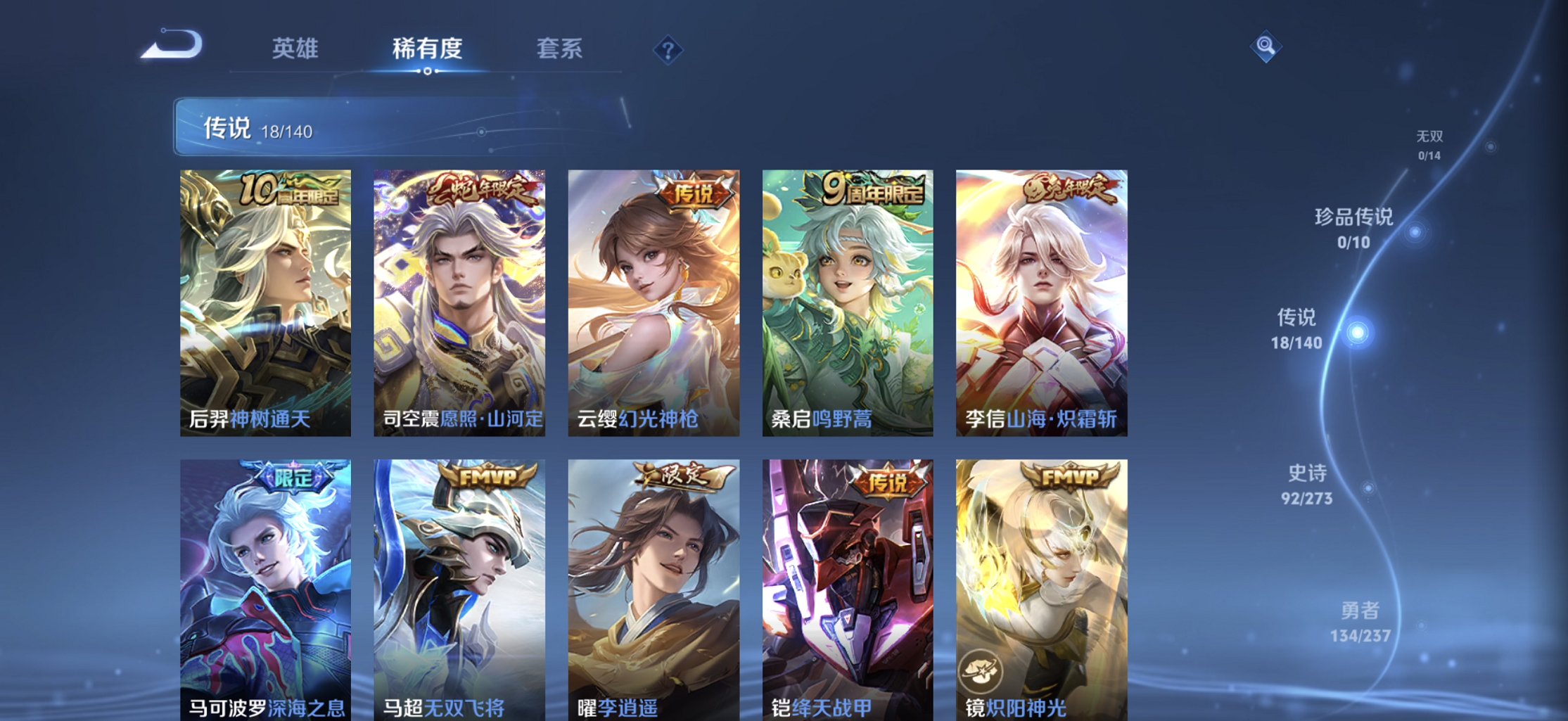Click the question mark help icon

[667, 50]
